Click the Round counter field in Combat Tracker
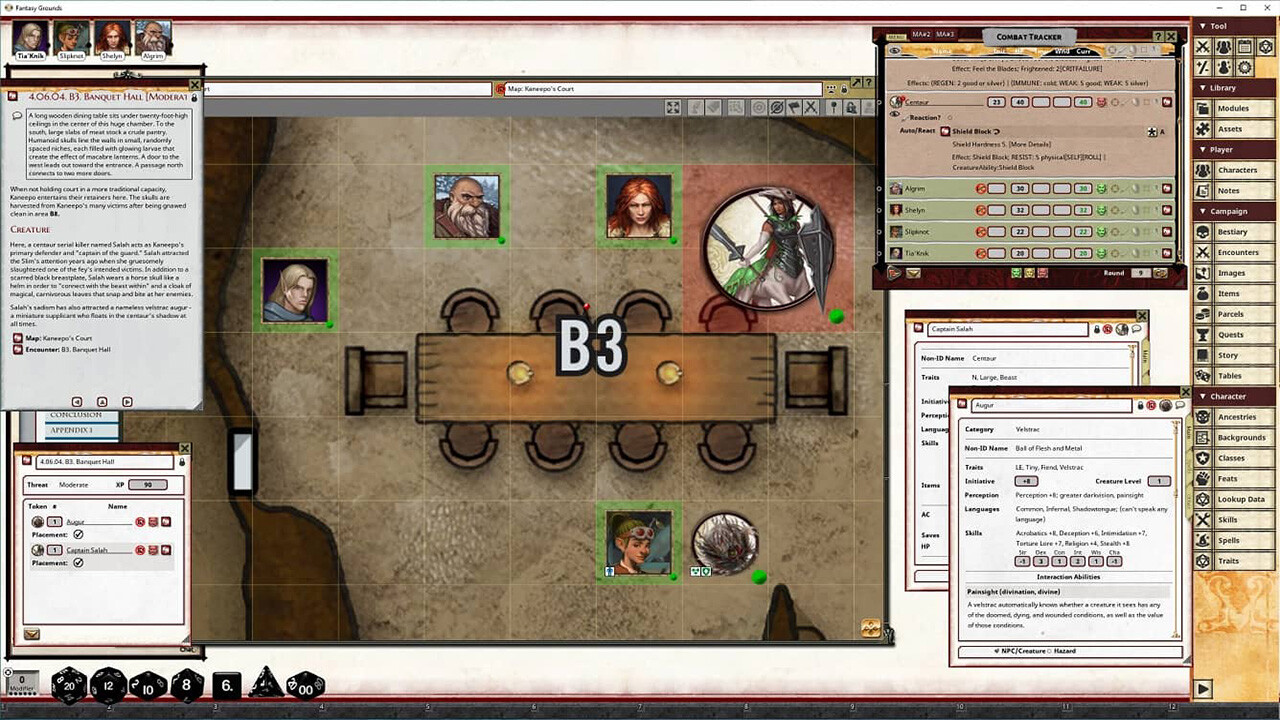The height and width of the screenshot is (720, 1280). click(1141, 273)
